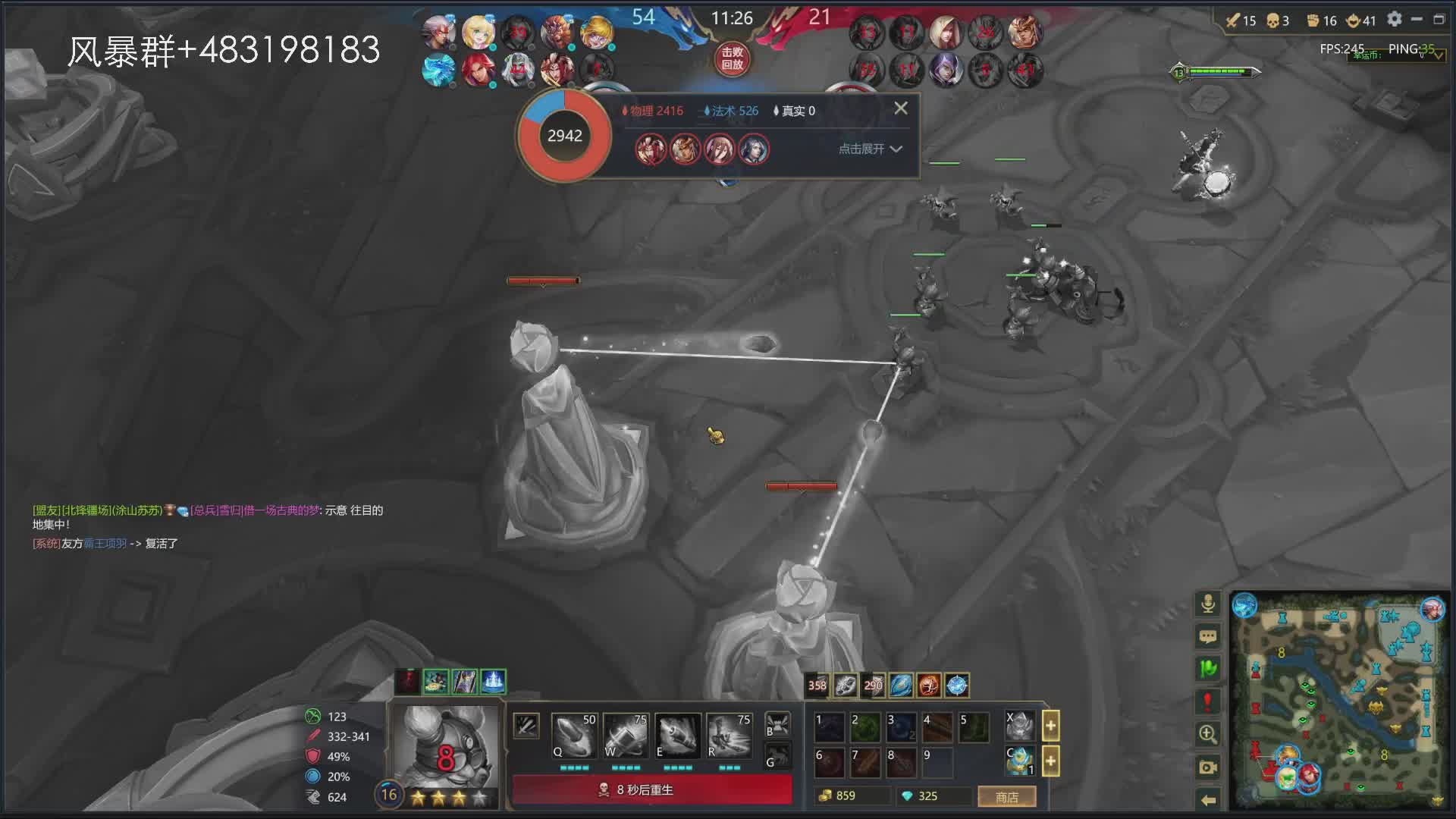The image size is (1456, 819).
Task: Open game settings gear icon
Action: pos(1394,19)
